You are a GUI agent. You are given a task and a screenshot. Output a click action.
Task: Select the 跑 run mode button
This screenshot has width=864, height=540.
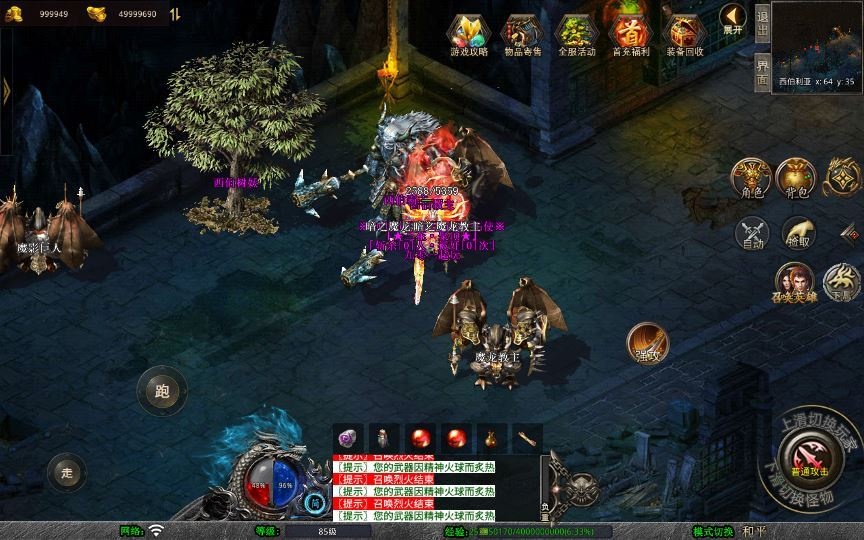pyautogui.click(x=162, y=391)
